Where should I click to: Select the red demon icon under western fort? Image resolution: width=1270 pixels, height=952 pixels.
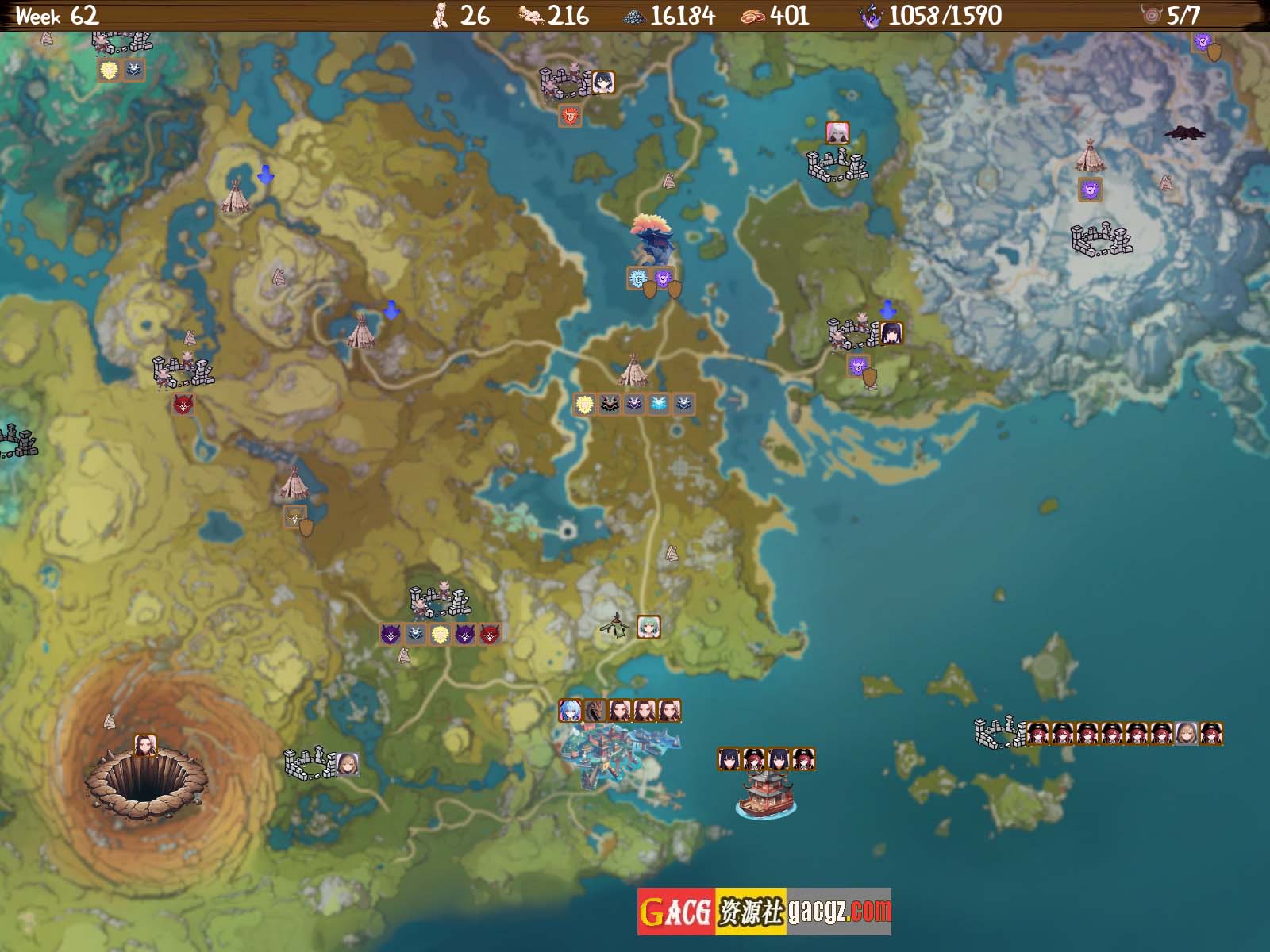(183, 405)
